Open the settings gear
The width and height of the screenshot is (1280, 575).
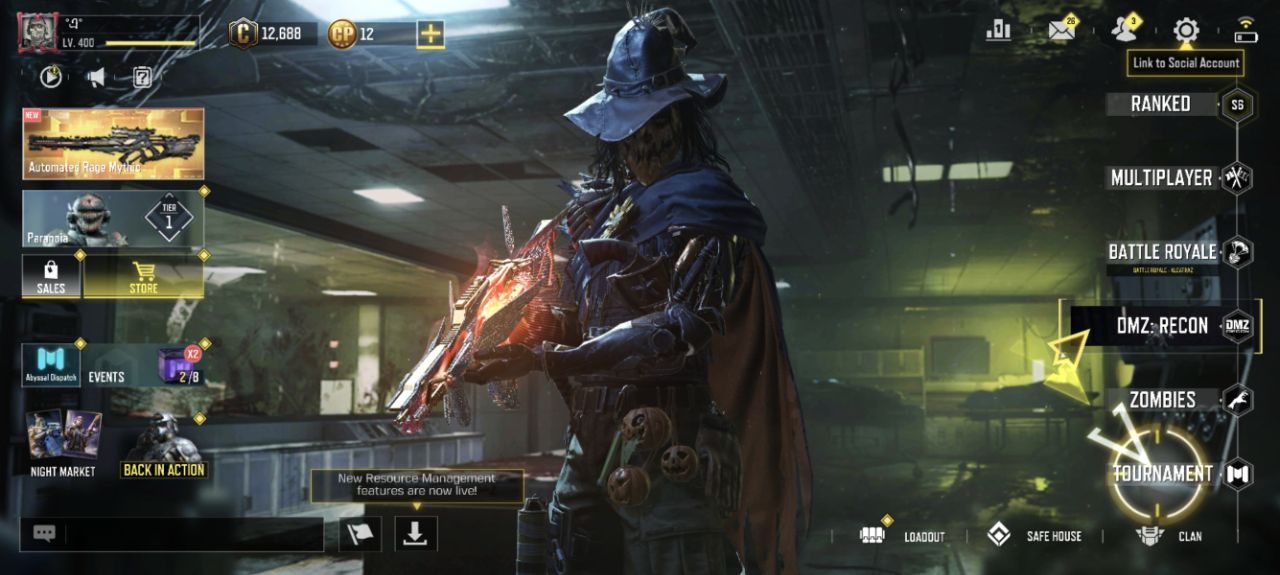pos(1186,30)
